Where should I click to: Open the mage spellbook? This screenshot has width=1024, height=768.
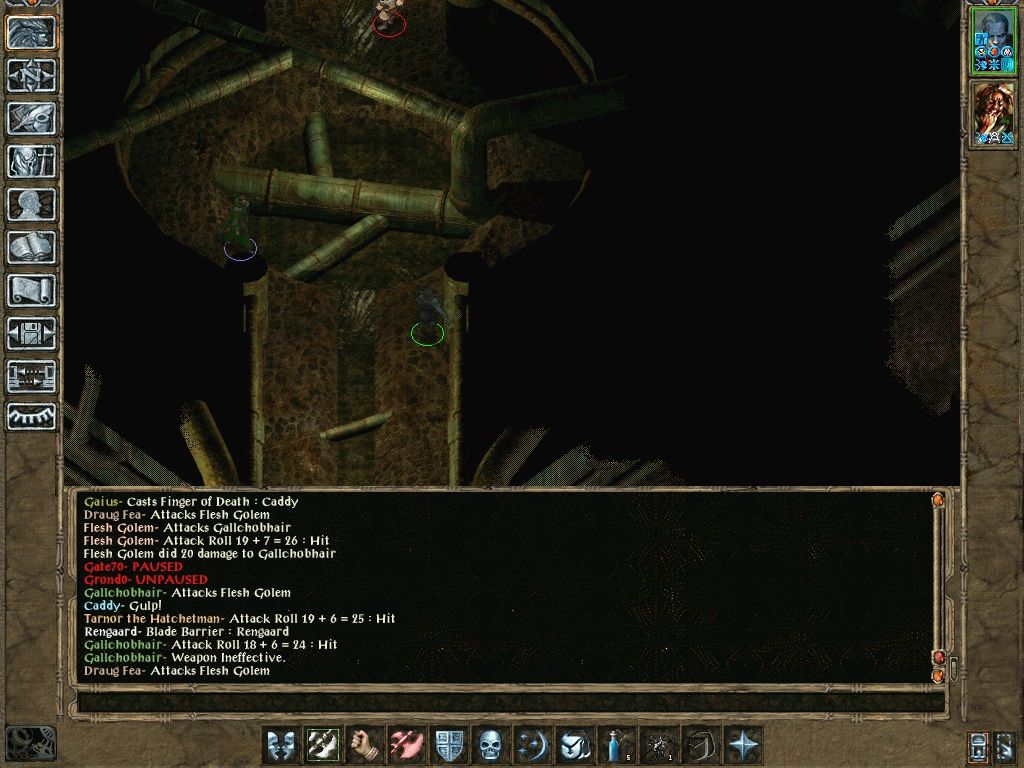pos(31,247)
